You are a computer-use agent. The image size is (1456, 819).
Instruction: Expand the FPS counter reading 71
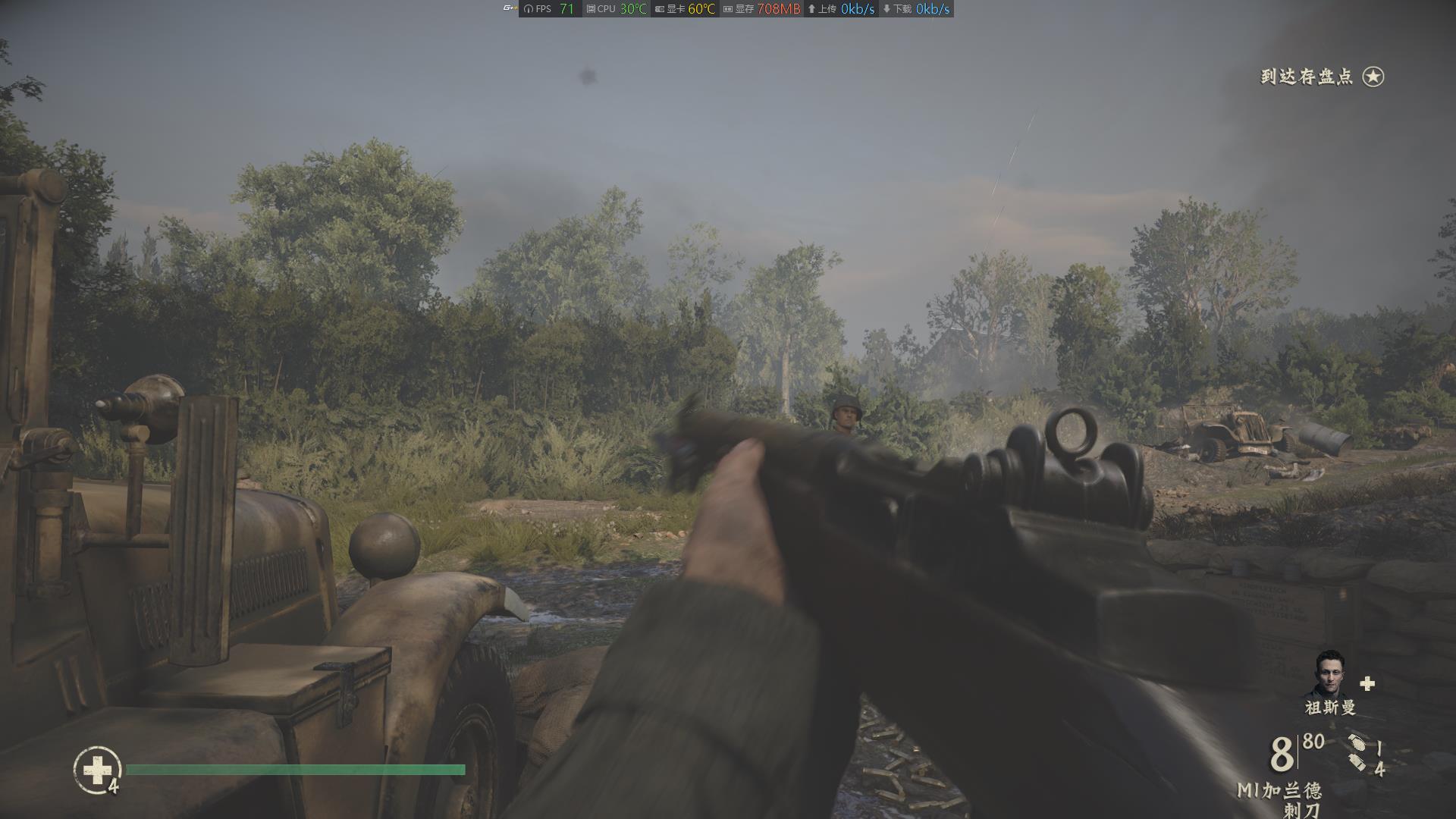point(566,9)
